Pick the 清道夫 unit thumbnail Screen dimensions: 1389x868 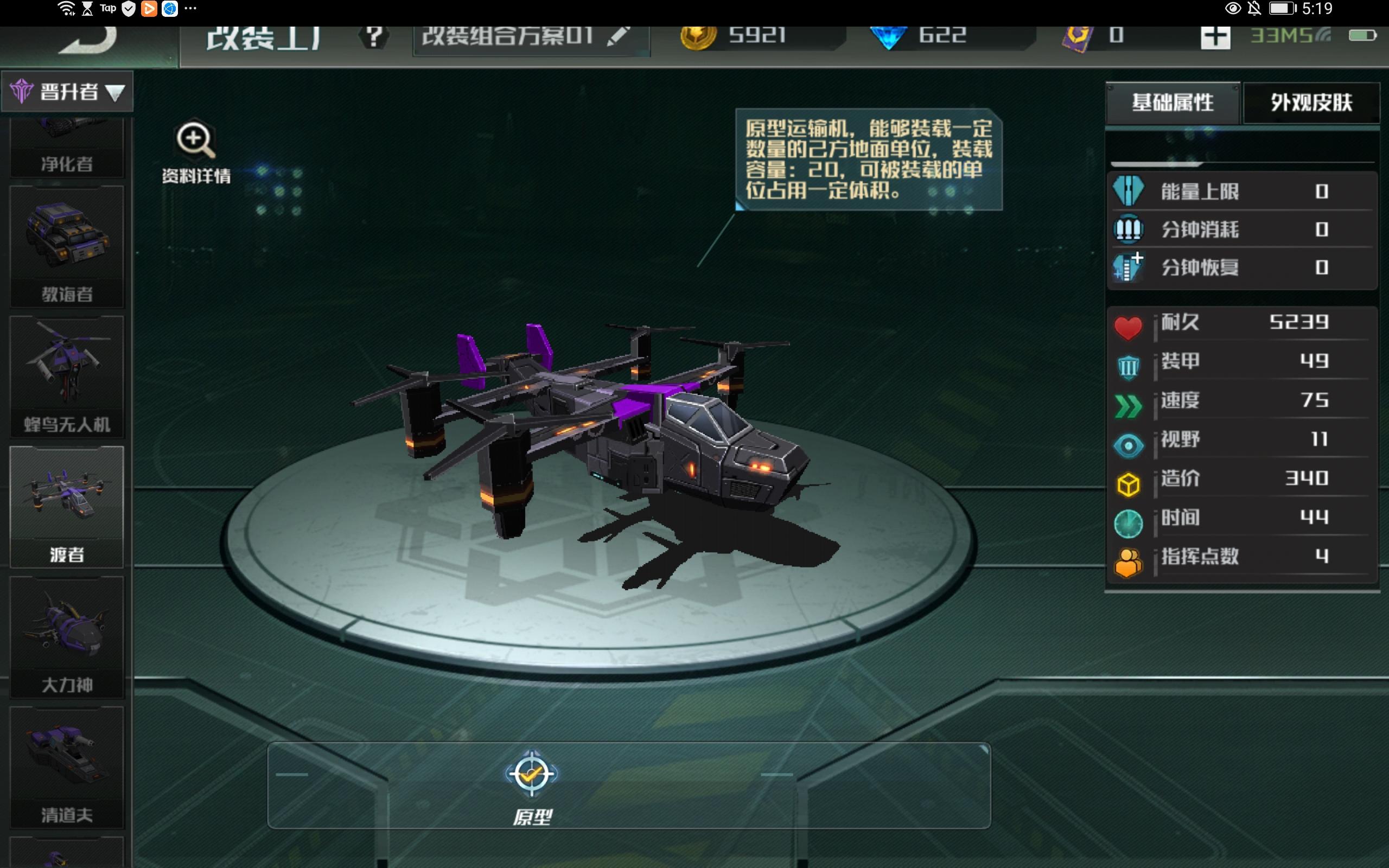[67, 767]
